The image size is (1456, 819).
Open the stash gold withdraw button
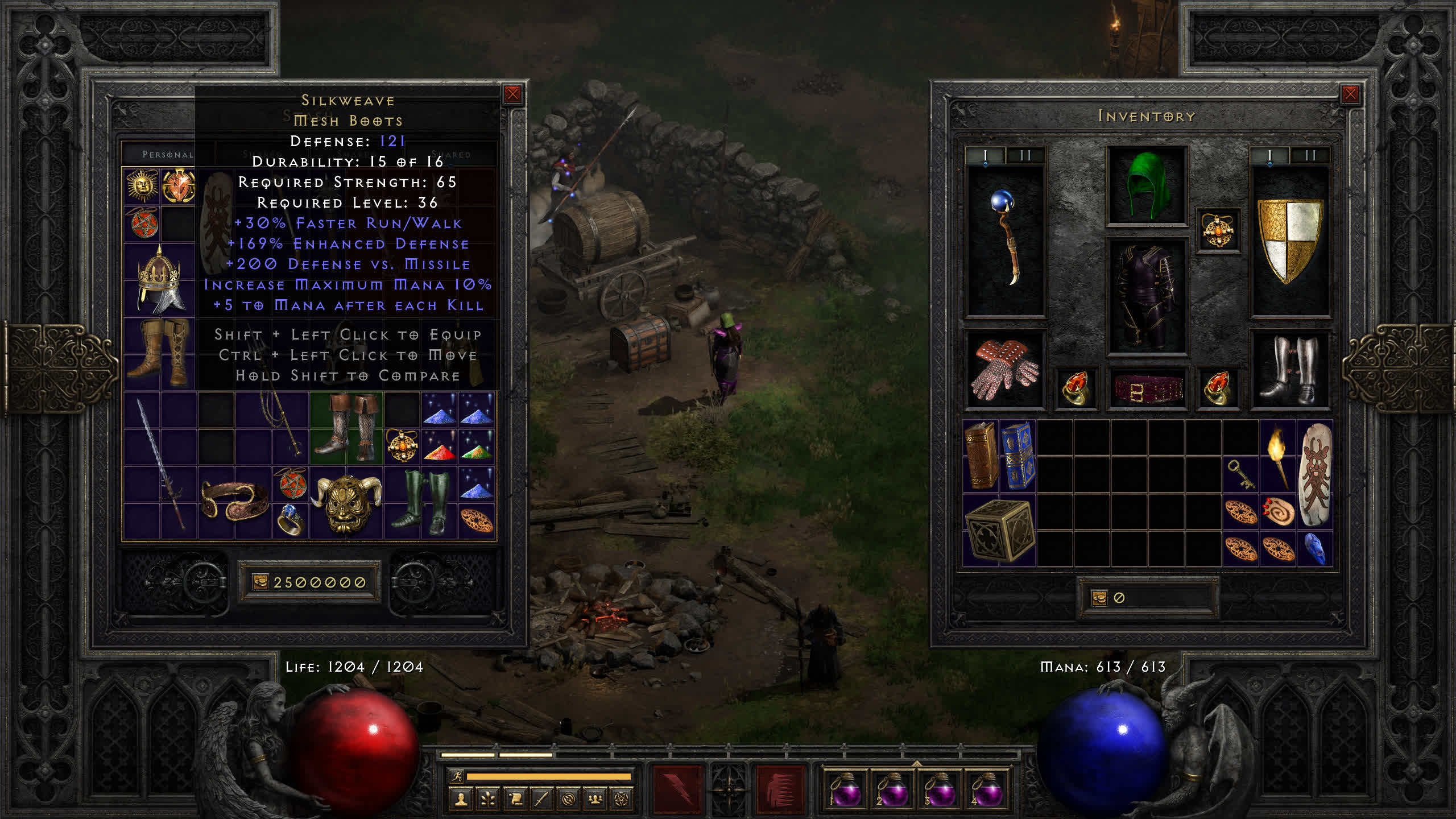[x=260, y=582]
